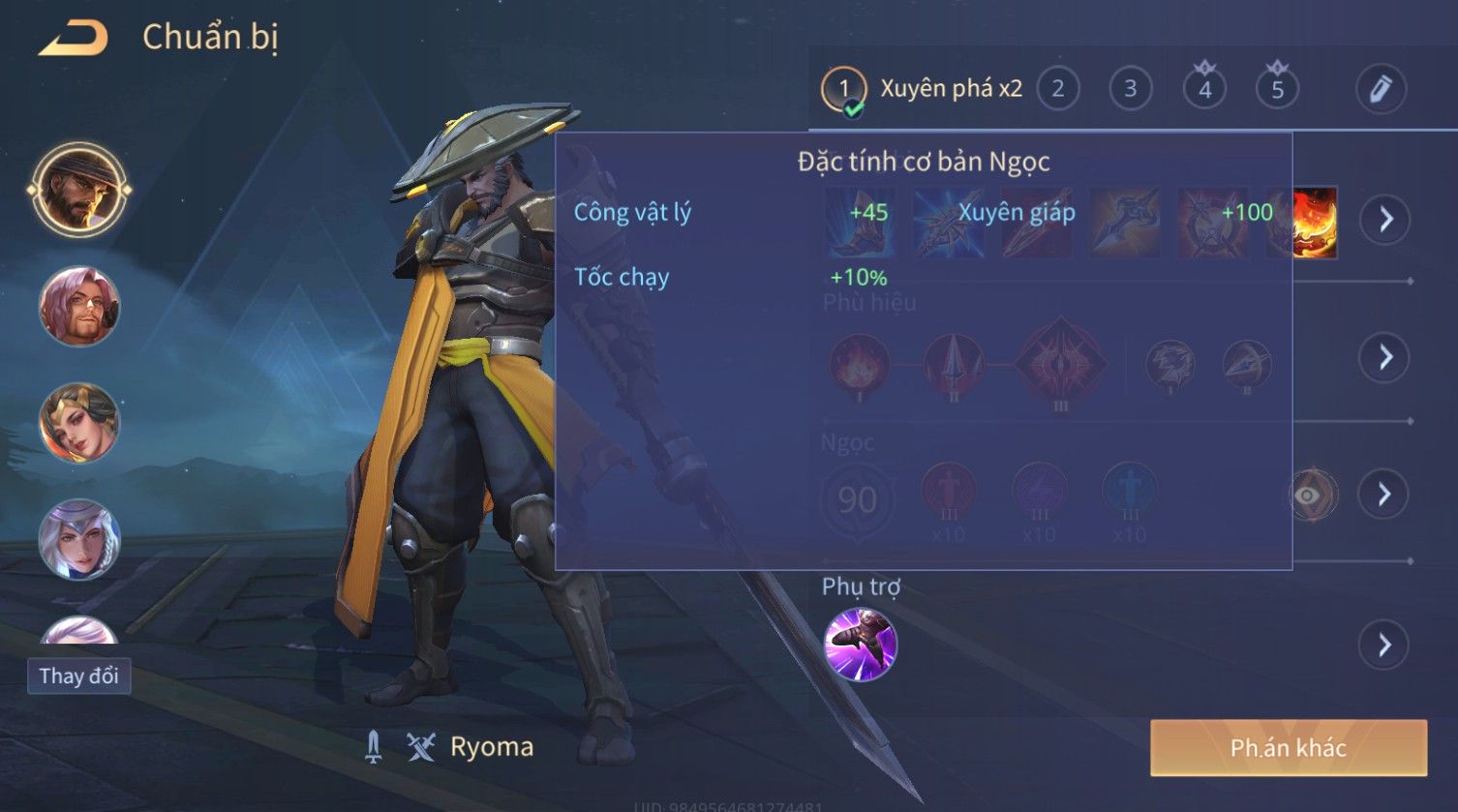Go back using the return arrow
This screenshot has height=812, width=1458.
click(x=74, y=38)
